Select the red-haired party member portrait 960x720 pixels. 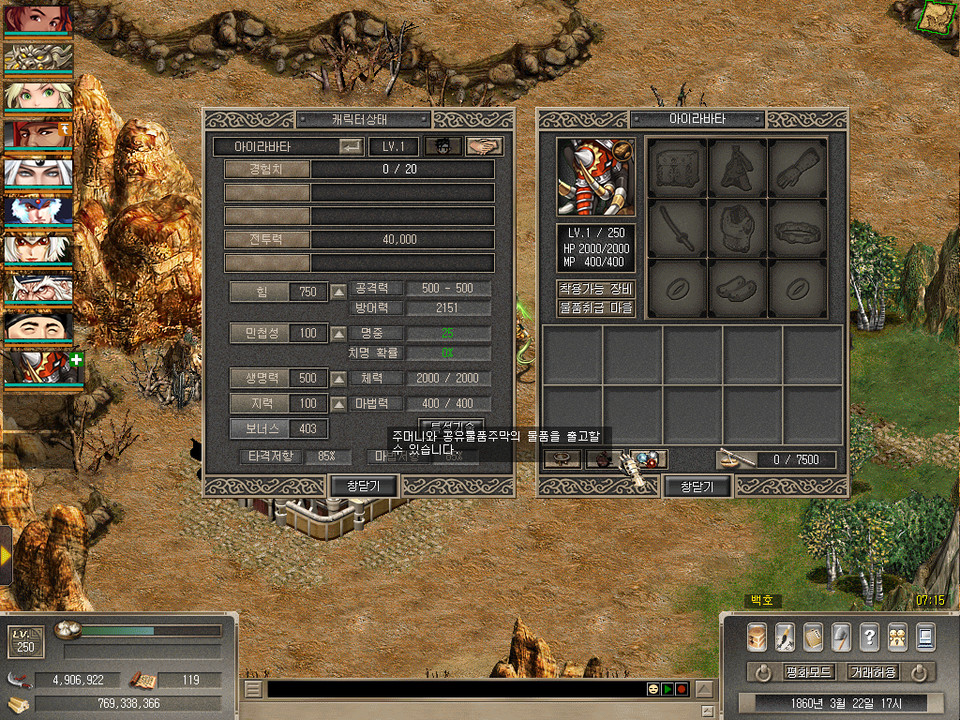(x=37, y=19)
